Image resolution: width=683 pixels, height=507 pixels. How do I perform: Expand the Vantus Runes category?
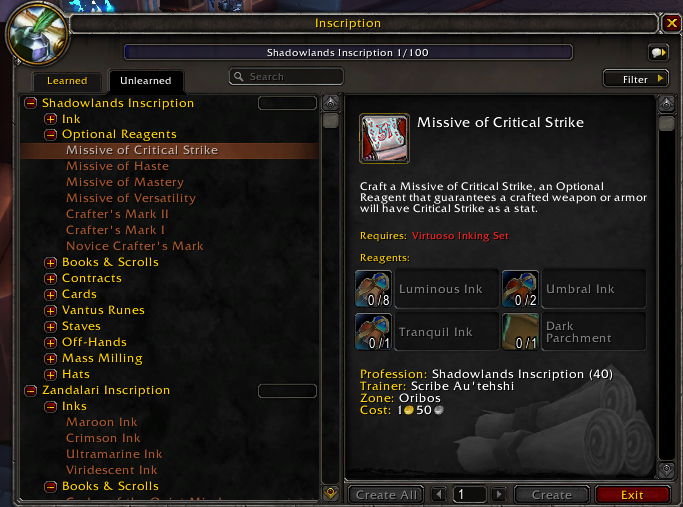(51, 310)
